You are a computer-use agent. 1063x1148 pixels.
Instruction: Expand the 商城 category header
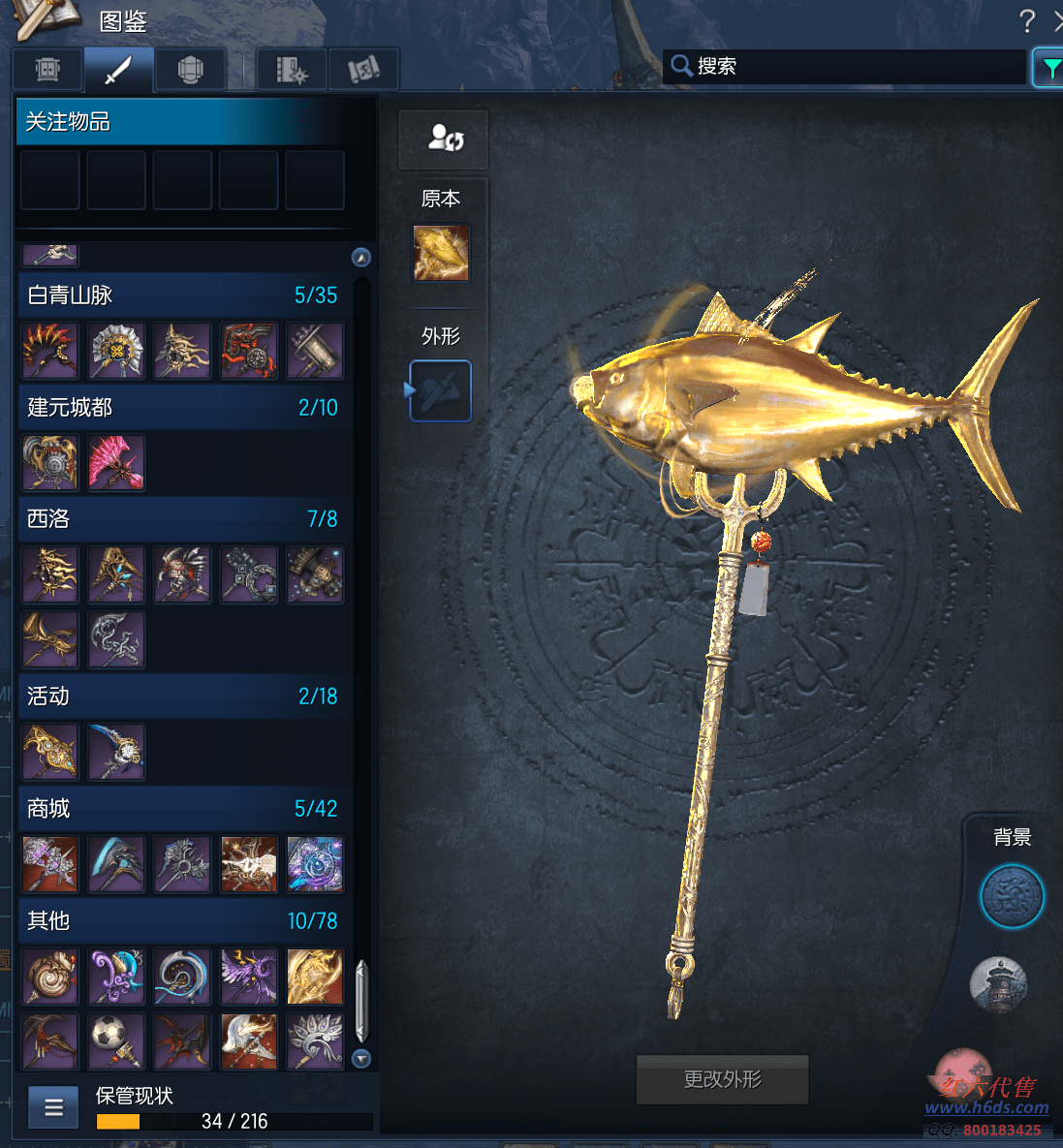[x=182, y=808]
